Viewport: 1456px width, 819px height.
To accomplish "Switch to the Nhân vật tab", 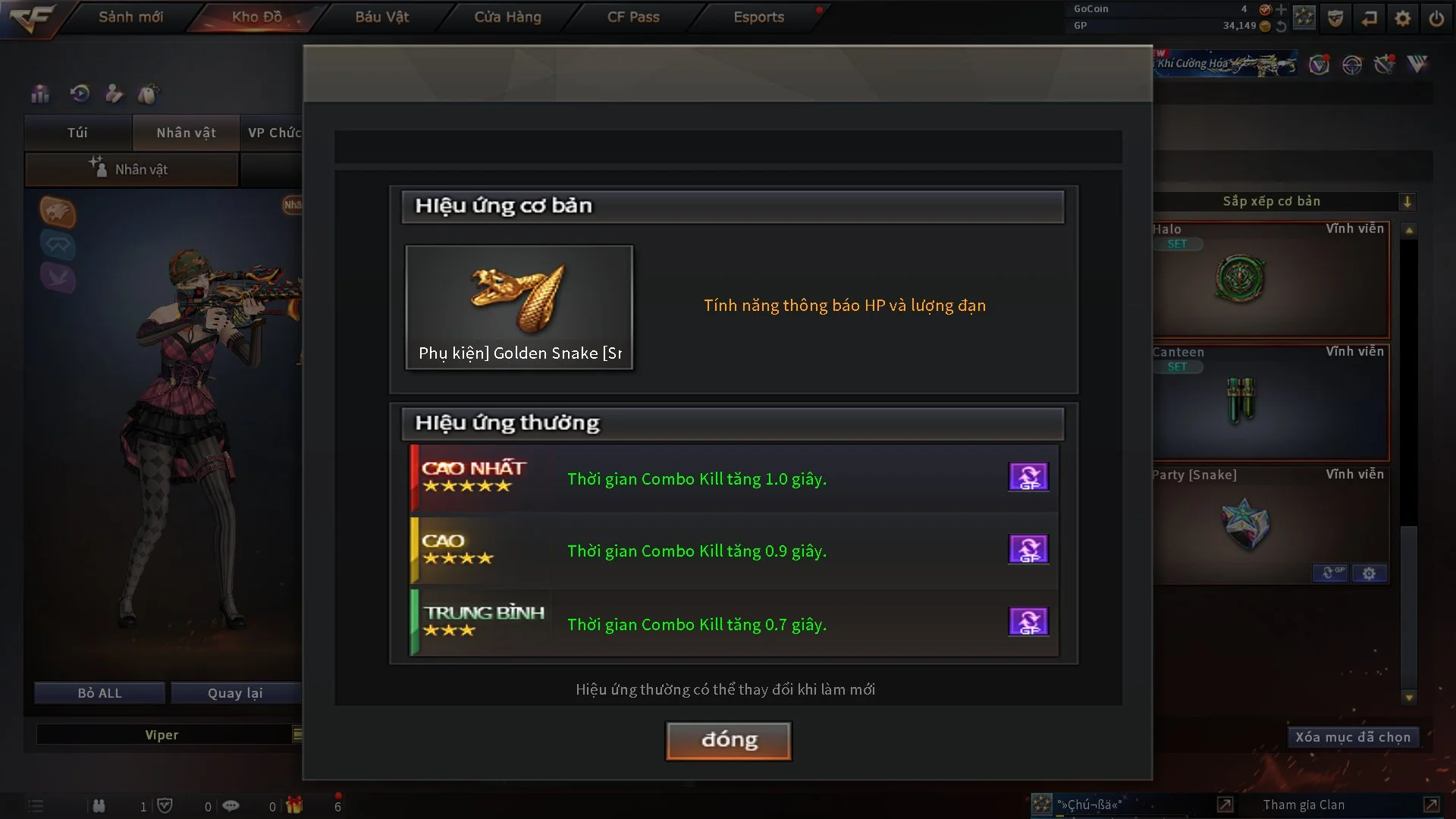I will tap(186, 133).
